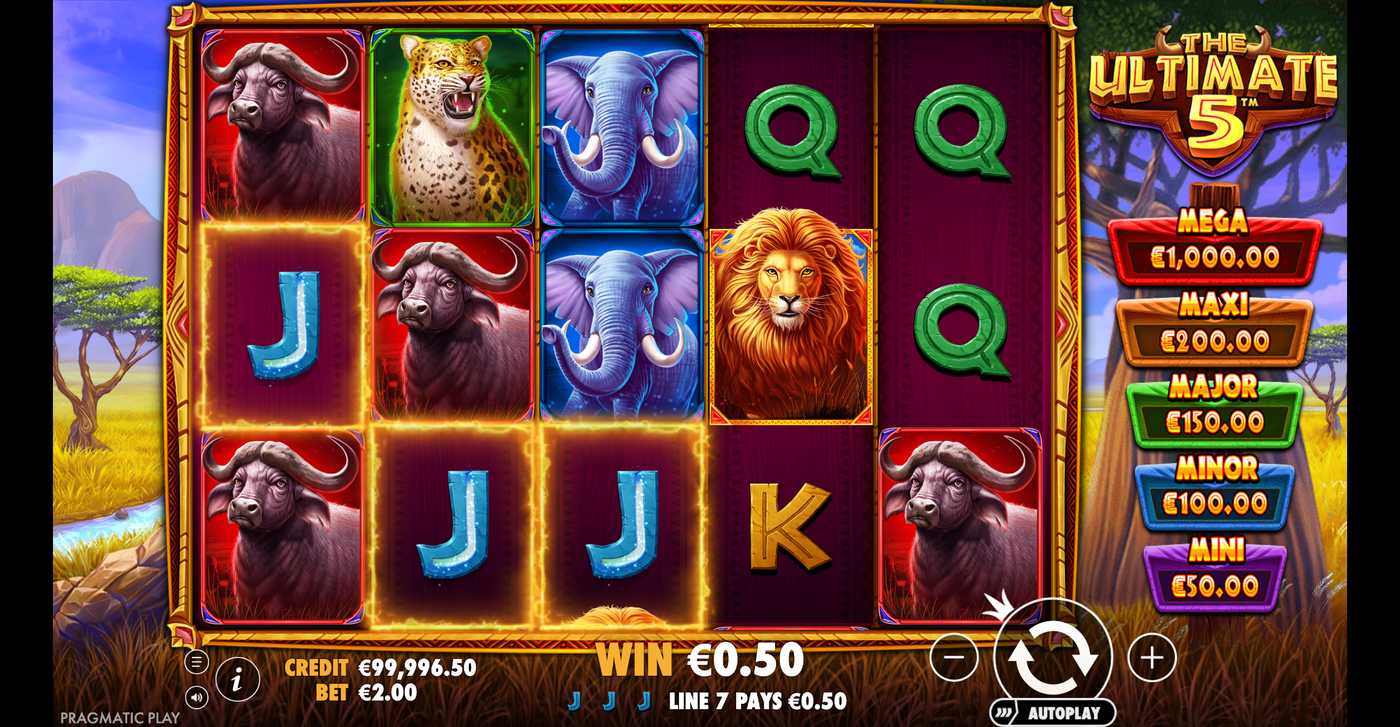Decrease the bet with the minus icon
This screenshot has width=1400, height=727.
[x=955, y=657]
